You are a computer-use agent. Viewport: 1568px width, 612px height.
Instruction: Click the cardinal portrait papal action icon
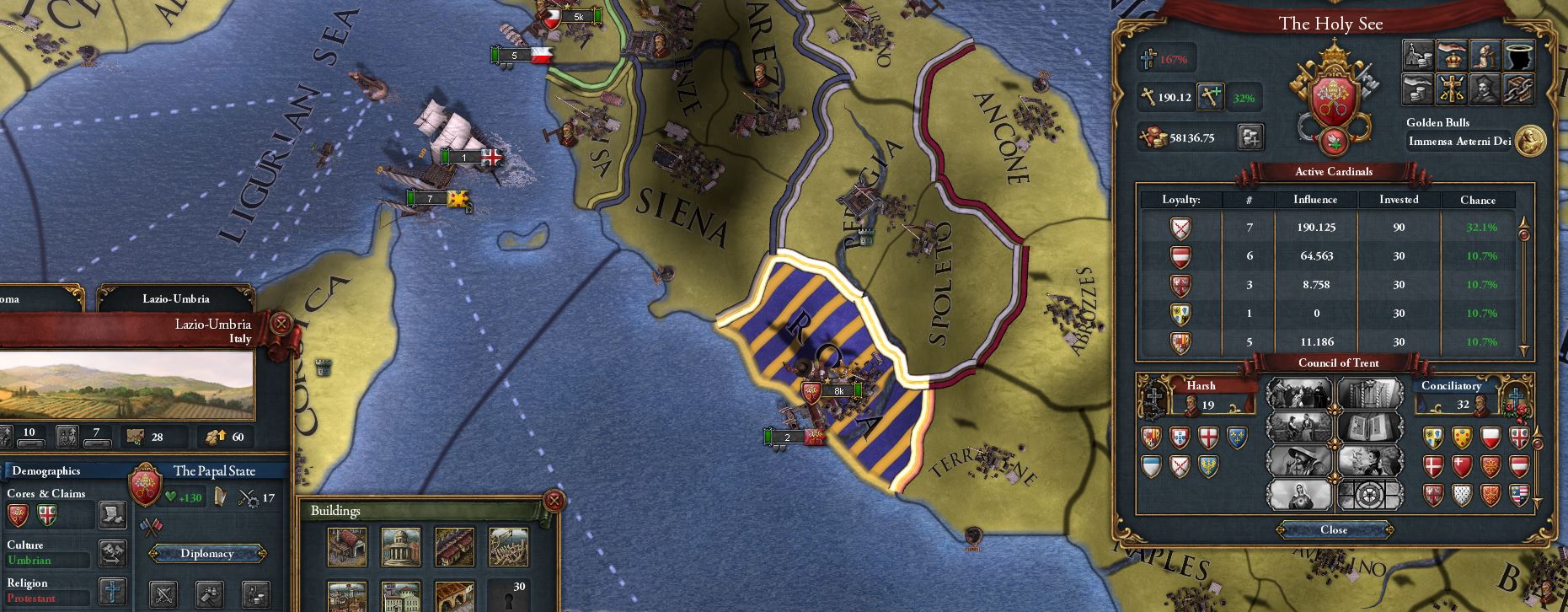1485,89
